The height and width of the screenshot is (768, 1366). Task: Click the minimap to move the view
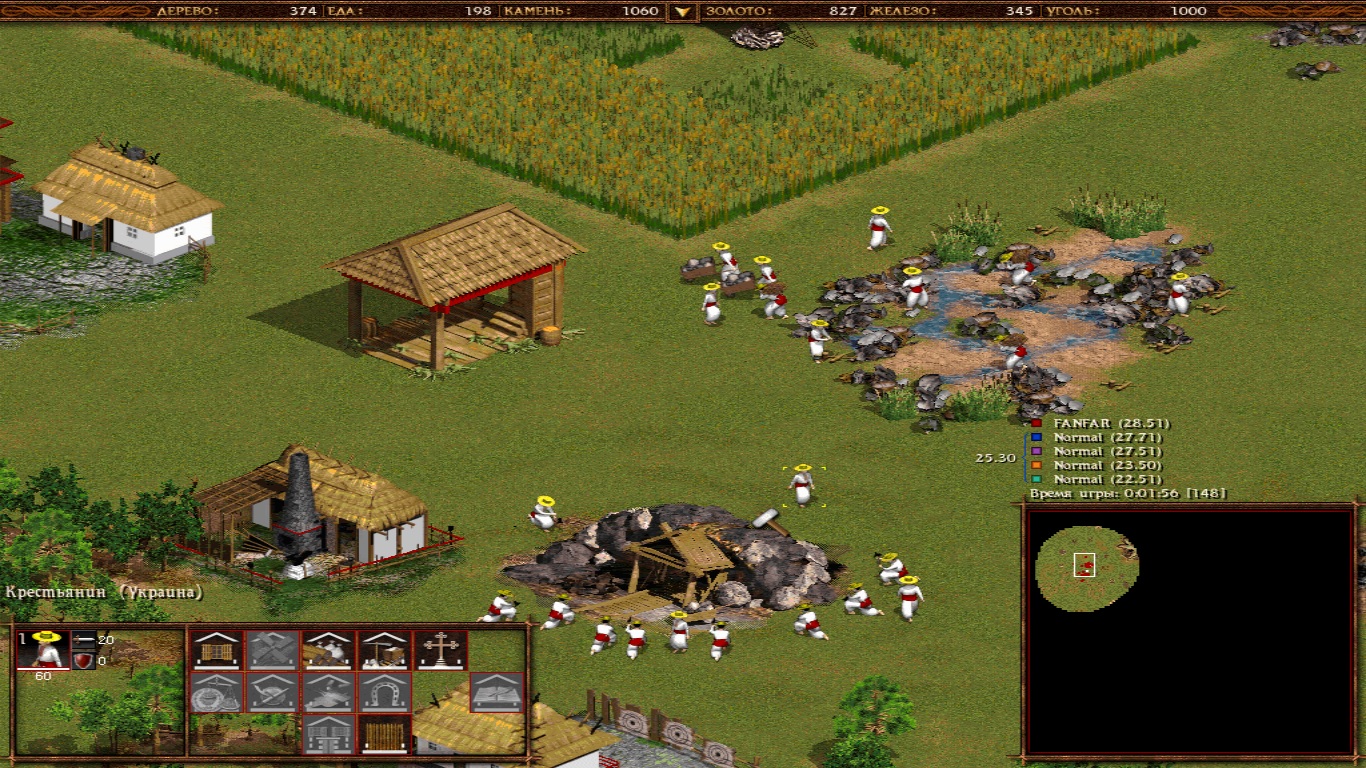click(1188, 632)
